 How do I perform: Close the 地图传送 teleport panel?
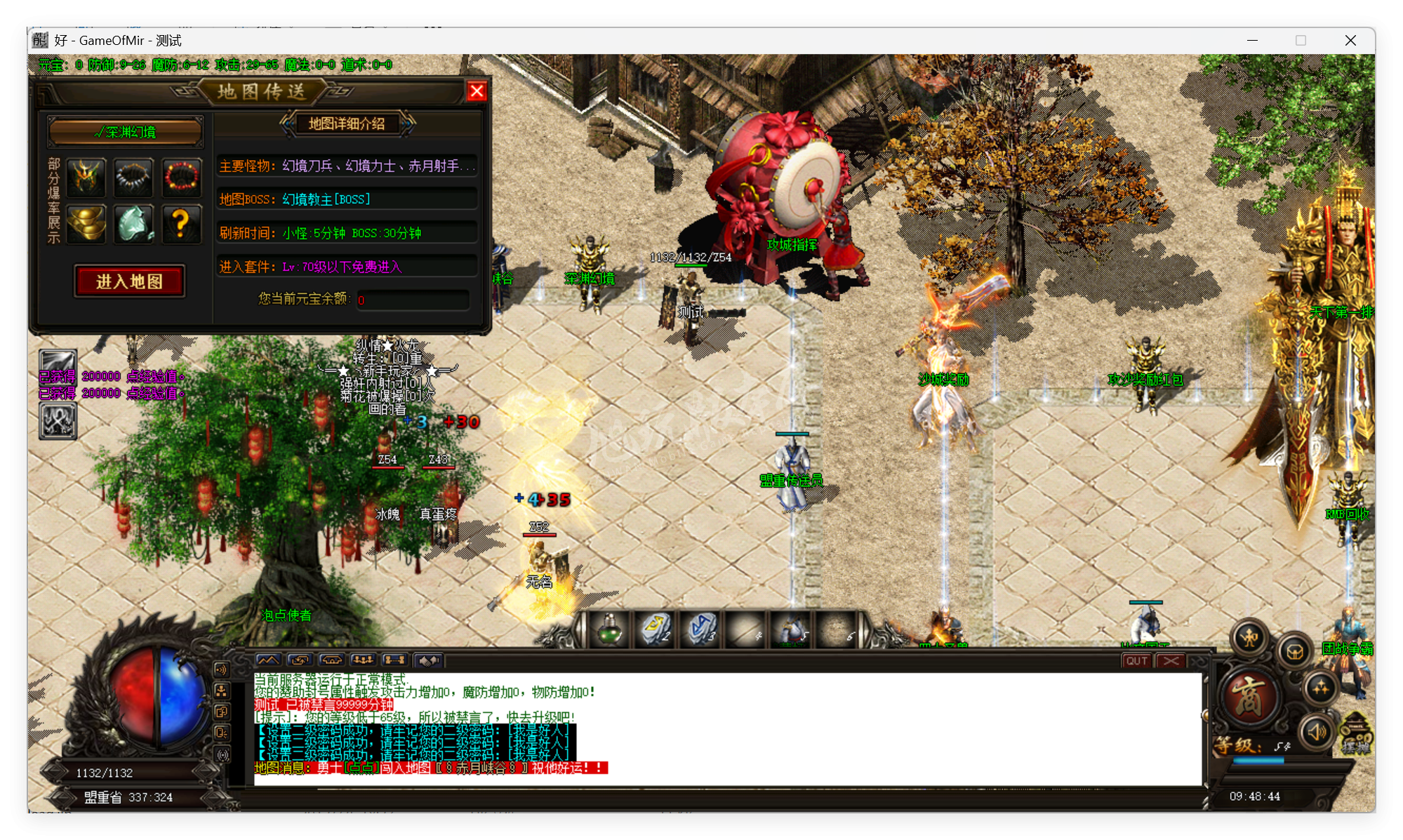pyautogui.click(x=477, y=91)
